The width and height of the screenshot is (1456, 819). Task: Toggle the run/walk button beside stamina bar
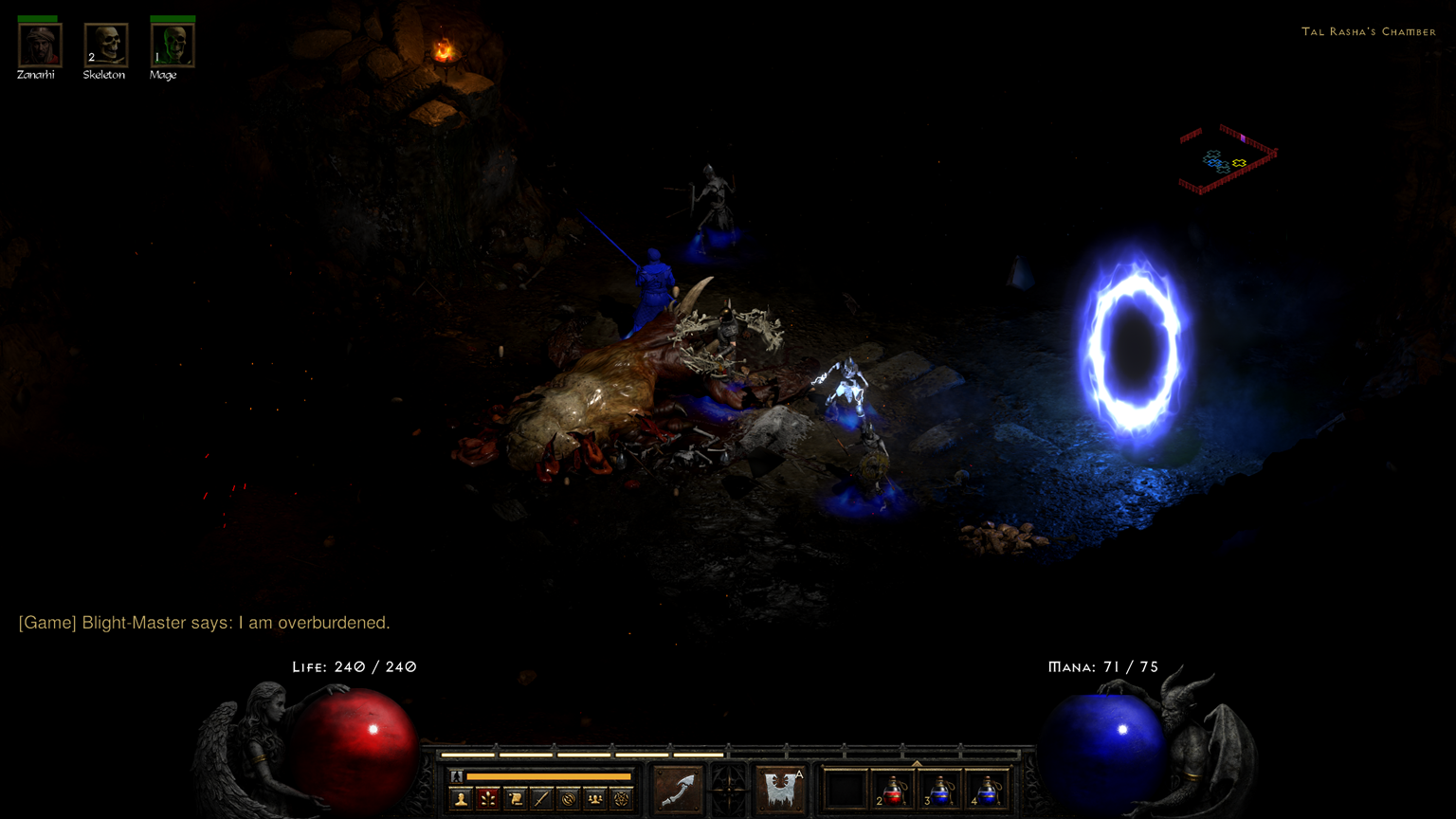(x=456, y=776)
